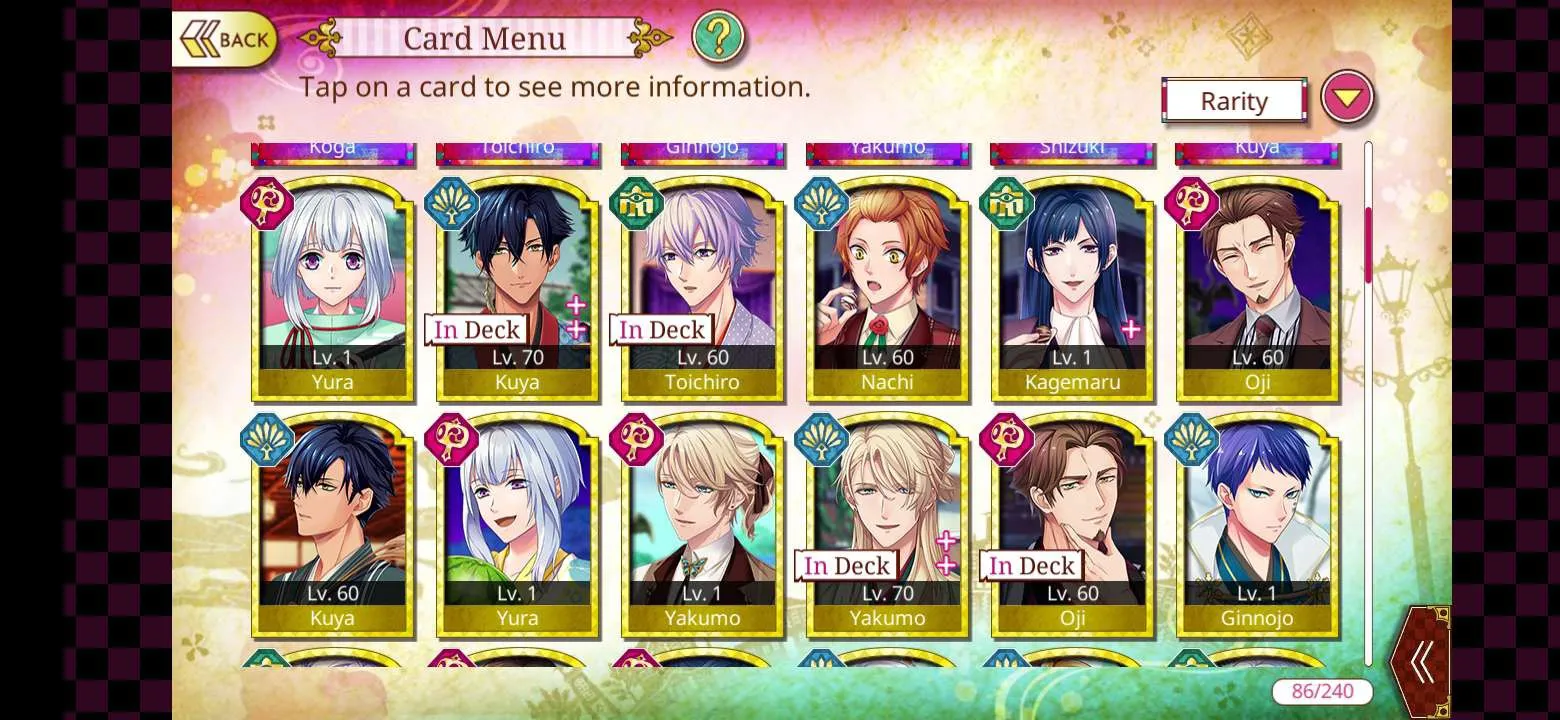
Task: Select the Lv. 1 Yura card with short hair
Action: coord(332,288)
